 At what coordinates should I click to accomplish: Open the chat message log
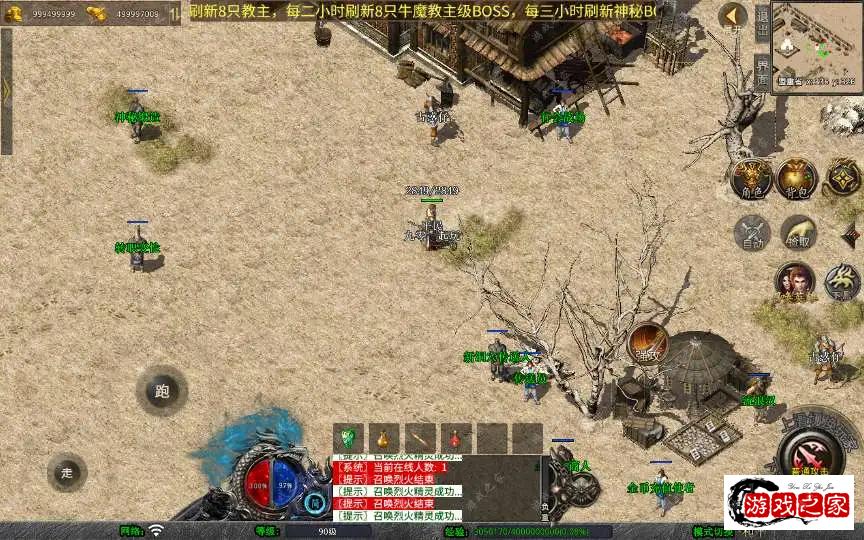point(436,488)
